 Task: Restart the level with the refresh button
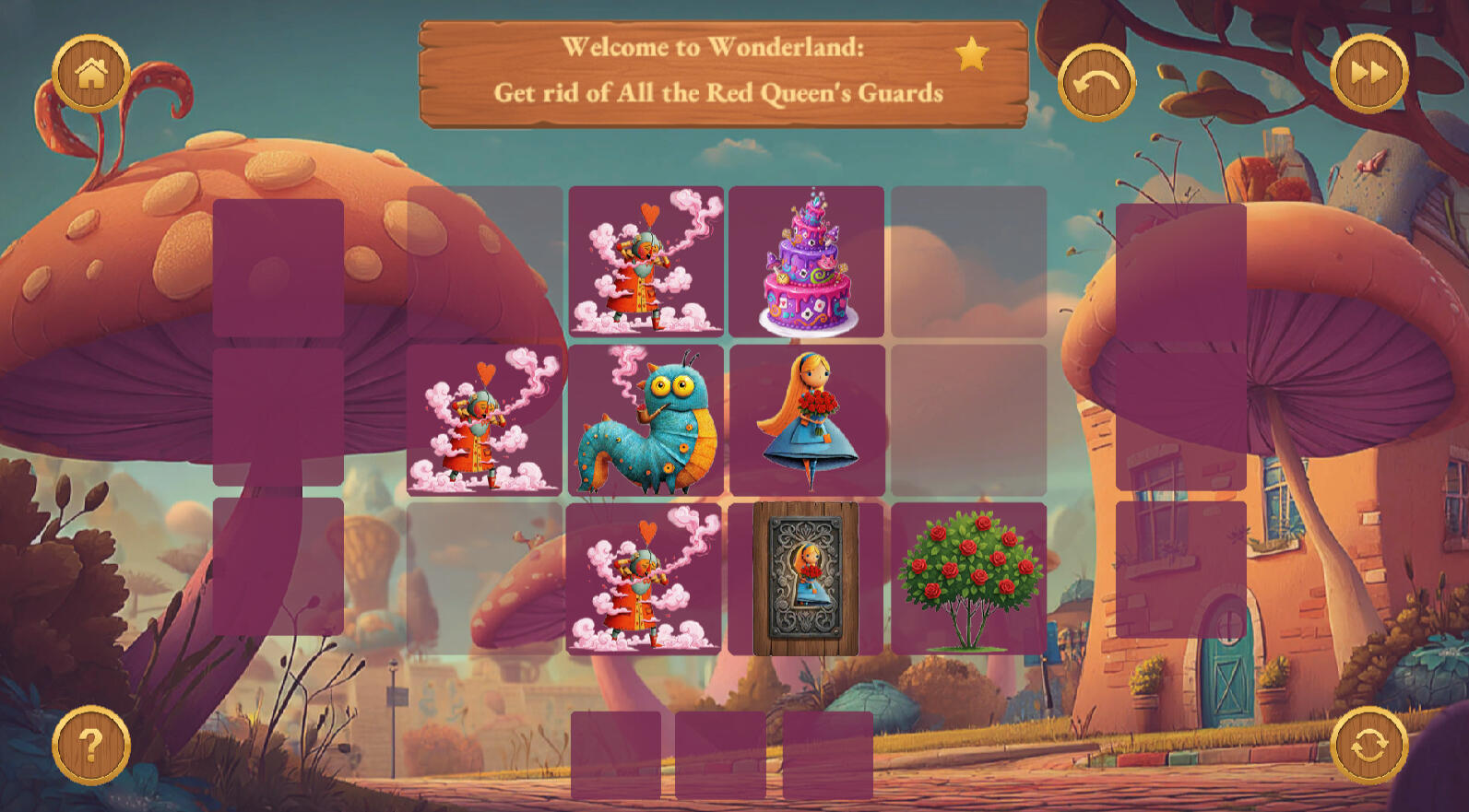(1368, 745)
